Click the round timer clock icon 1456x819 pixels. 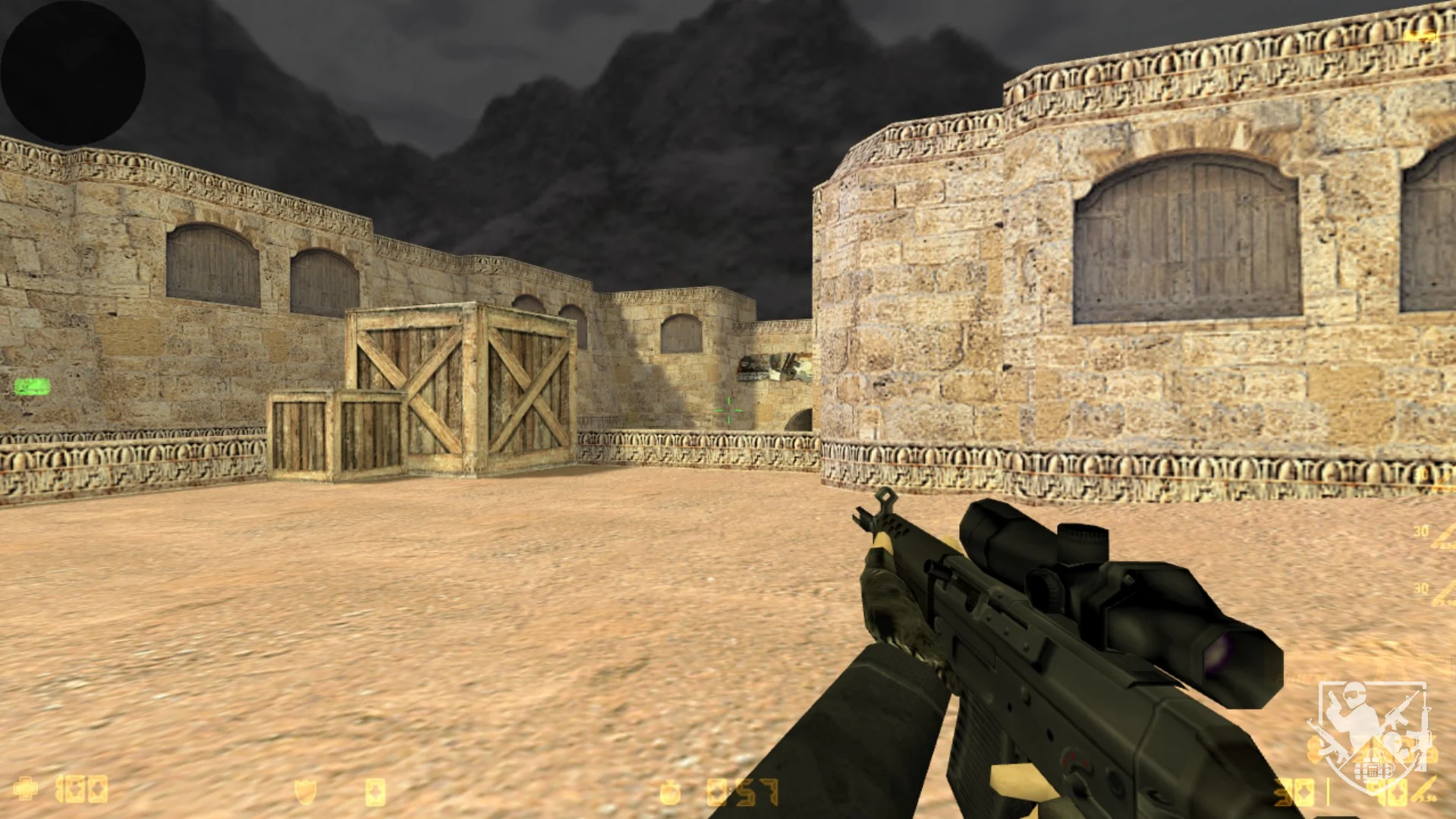(x=670, y=792)
